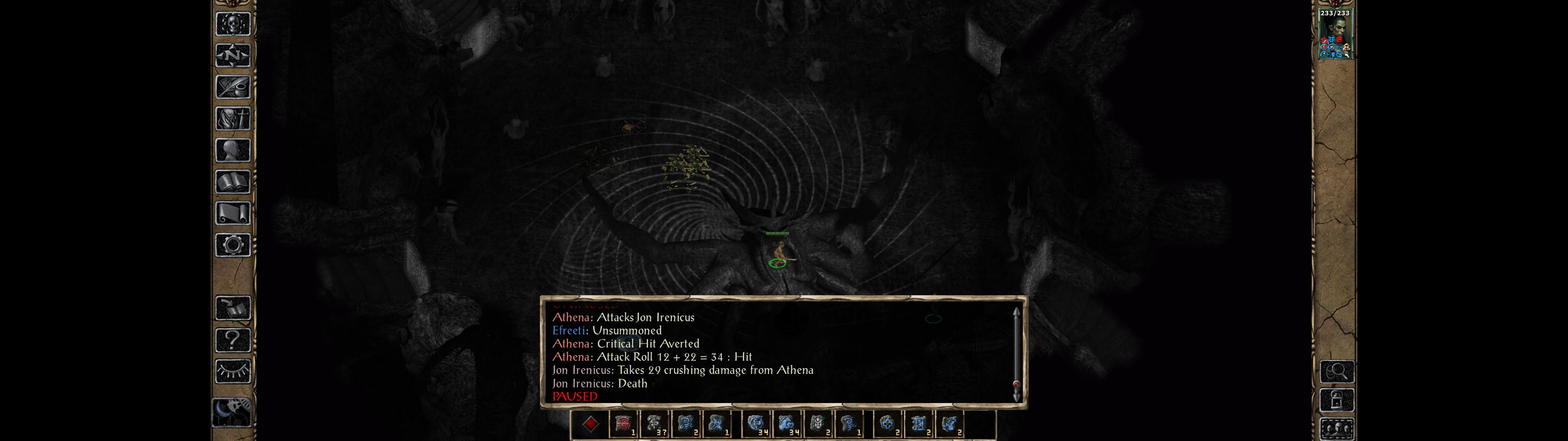Toggle the question mark help button
This screenshot has height=441, width=1568.
tap(232, 339)
